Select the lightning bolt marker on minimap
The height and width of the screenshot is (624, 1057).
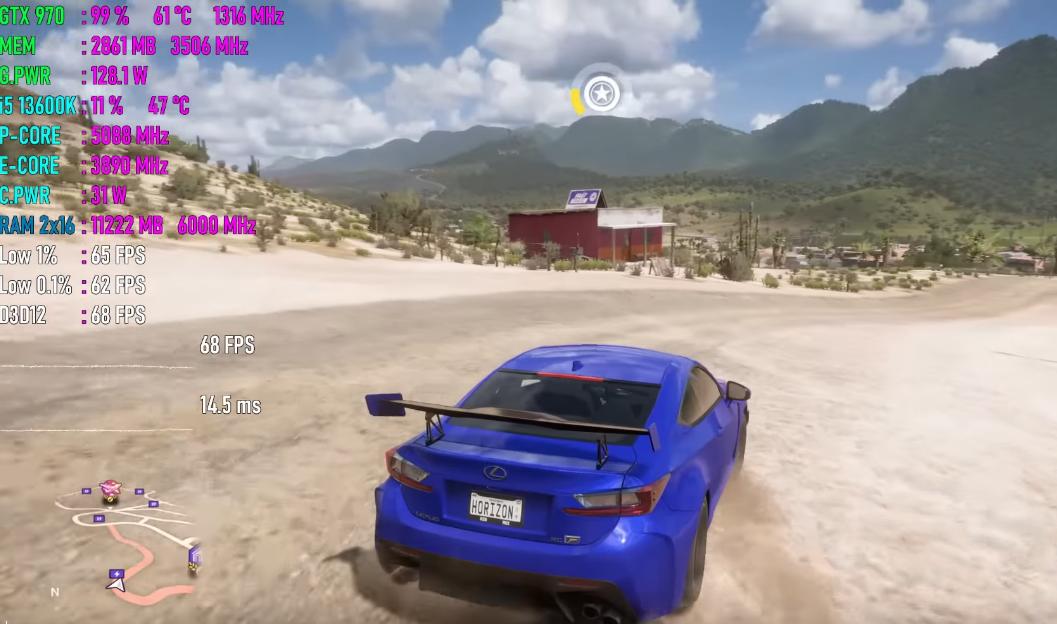(x=116, y=574)
